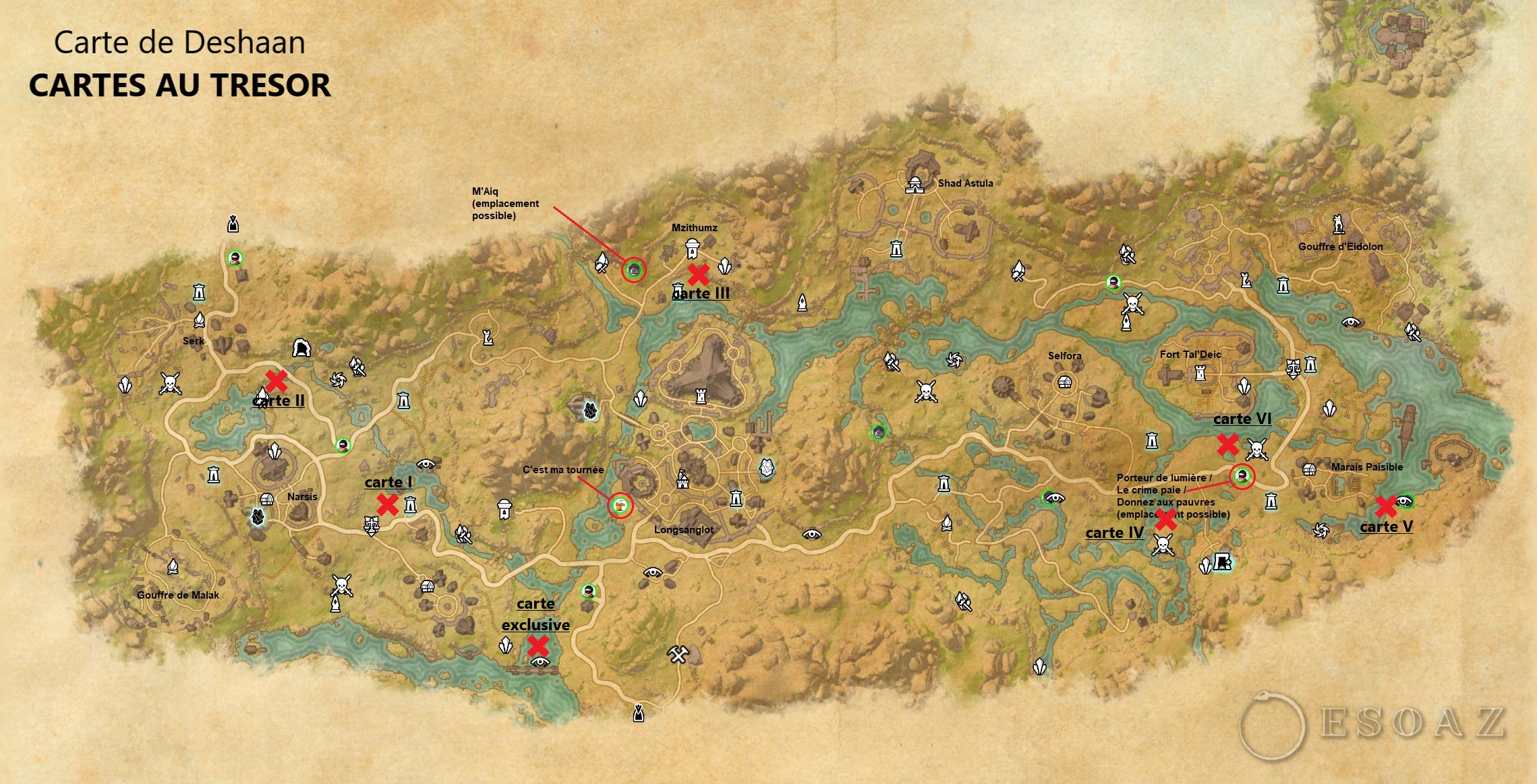Screen dimensions: 1537x784
Task: Click the Mzithumz dungeon icon
Action: pos(692,249)
